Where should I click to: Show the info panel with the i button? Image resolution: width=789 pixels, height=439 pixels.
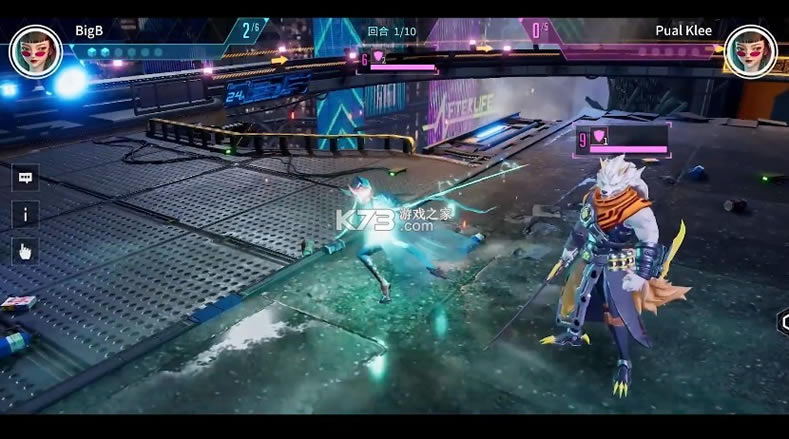click(25, 214)
